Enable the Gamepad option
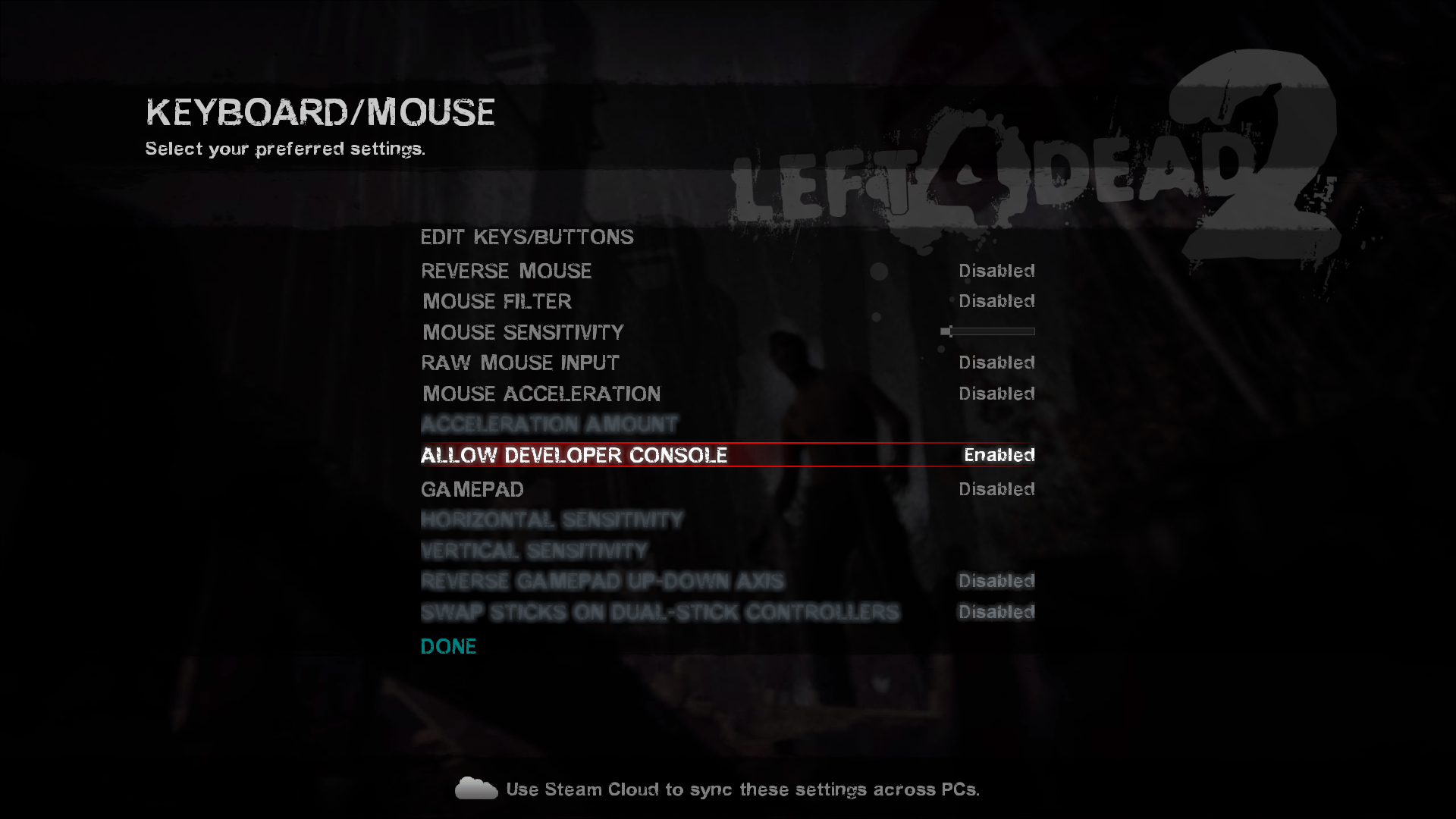The width and height of the screenshot is (1456, 819). coord(472,489)
